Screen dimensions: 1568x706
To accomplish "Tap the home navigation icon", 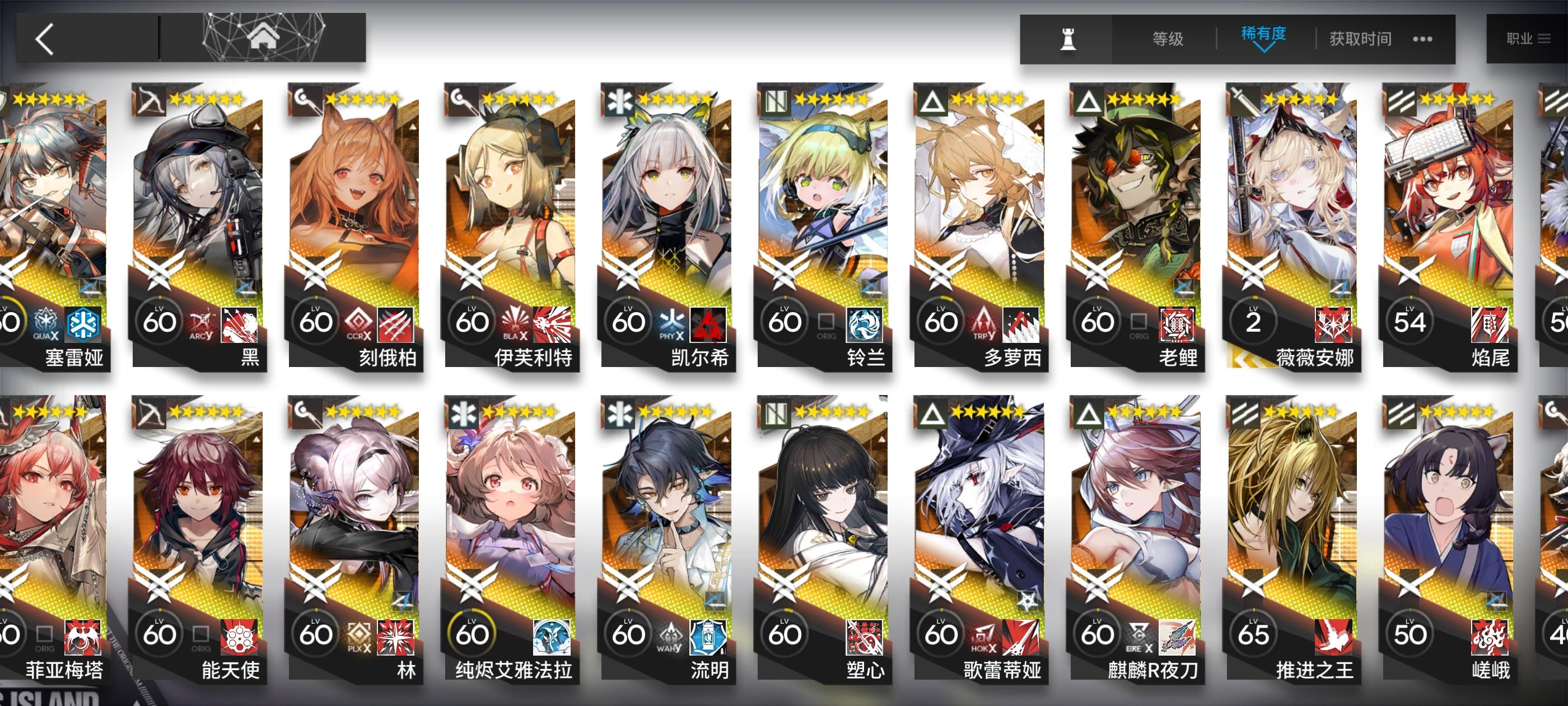I will pos(263,38).
